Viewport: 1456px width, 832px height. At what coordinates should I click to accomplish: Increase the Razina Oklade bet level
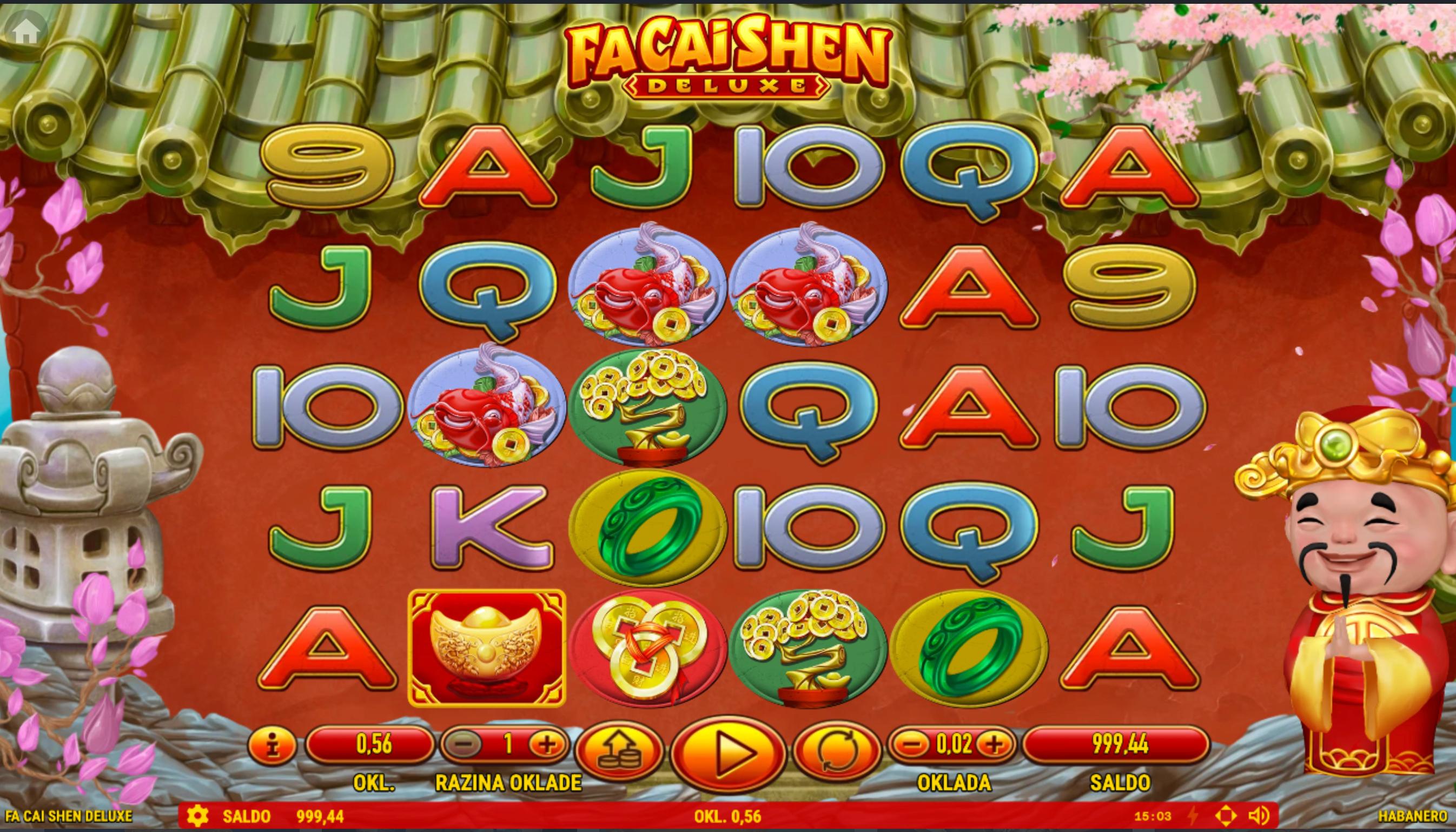(x=547, y=744)
